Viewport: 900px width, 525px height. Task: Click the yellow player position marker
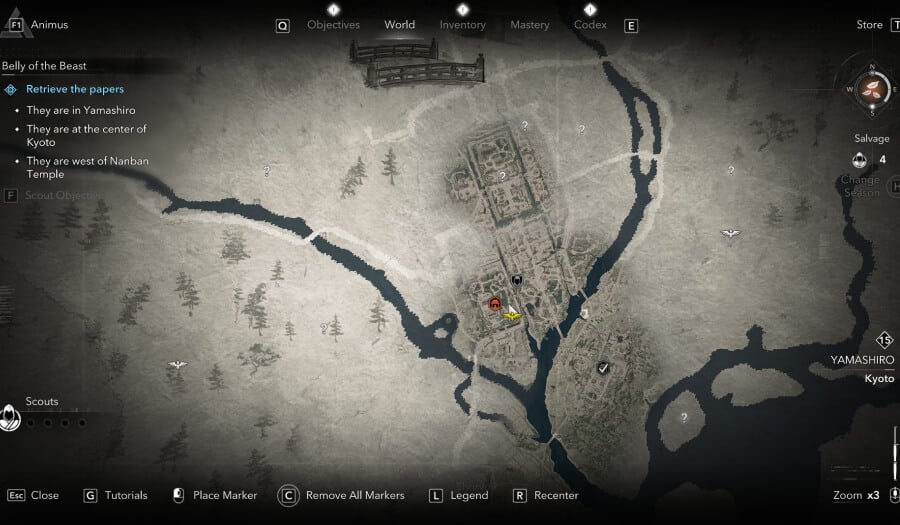pos(513,316)
